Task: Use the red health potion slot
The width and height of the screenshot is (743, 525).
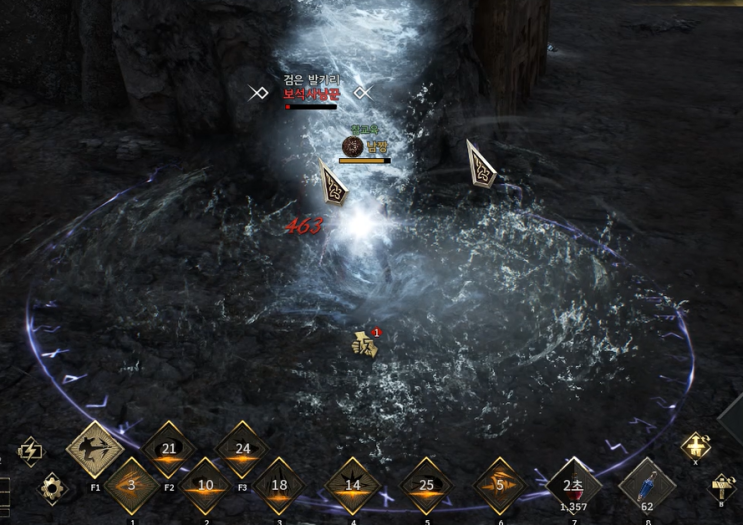Action: point(574,486)
